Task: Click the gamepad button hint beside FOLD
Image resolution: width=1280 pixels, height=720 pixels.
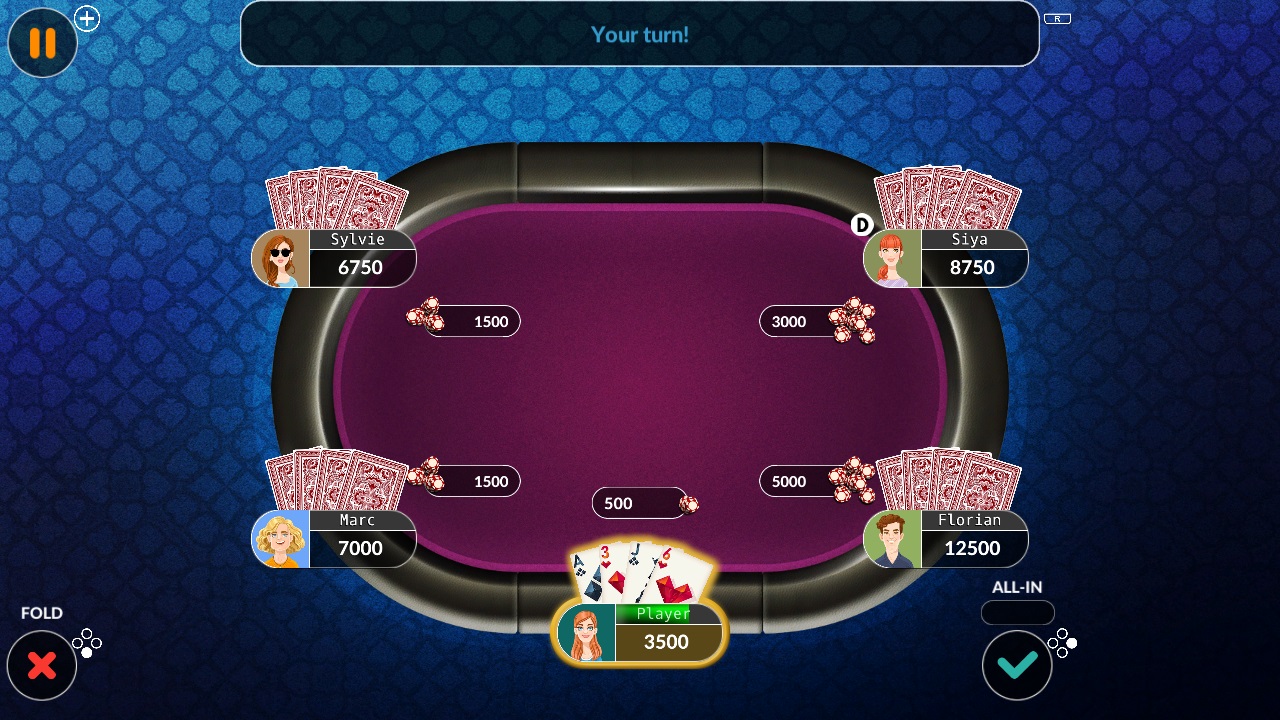Action: [87, 643]
